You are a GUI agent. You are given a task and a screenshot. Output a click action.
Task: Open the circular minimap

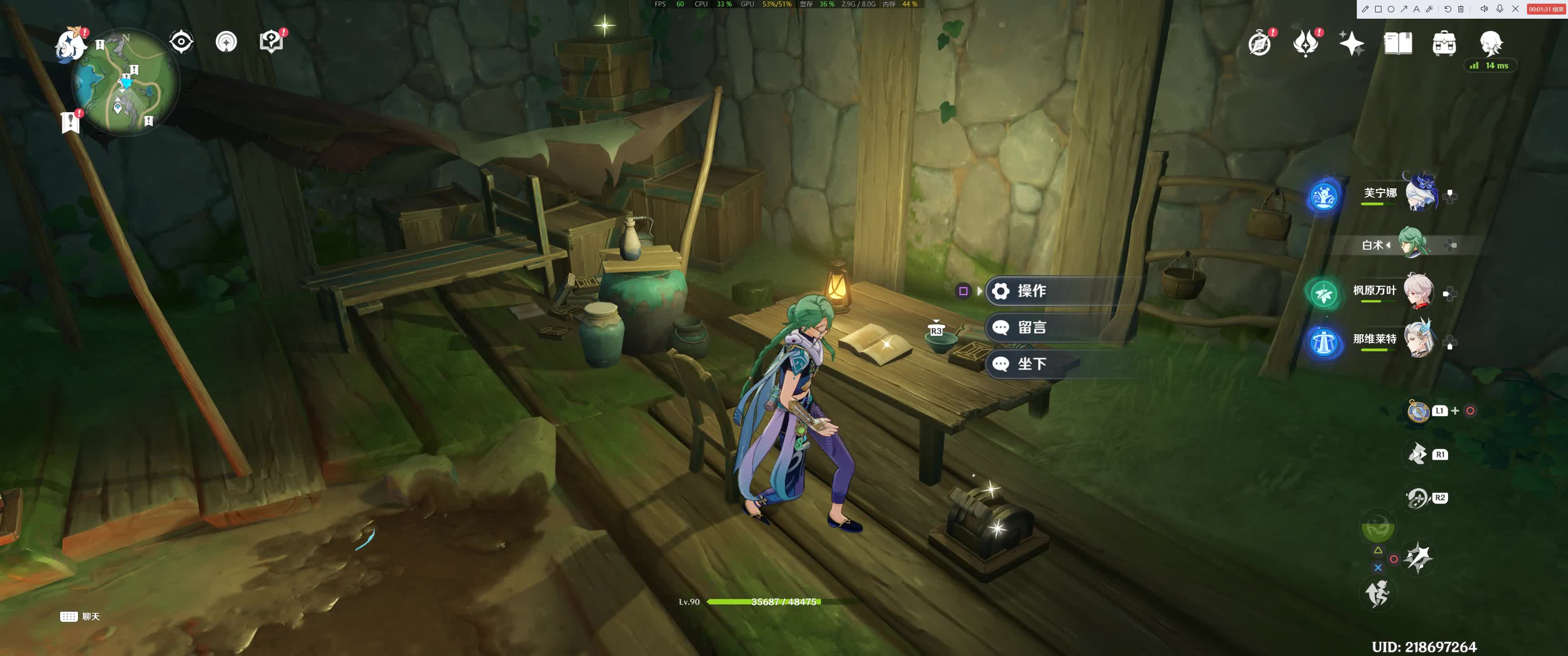click(x=125, y=82)
